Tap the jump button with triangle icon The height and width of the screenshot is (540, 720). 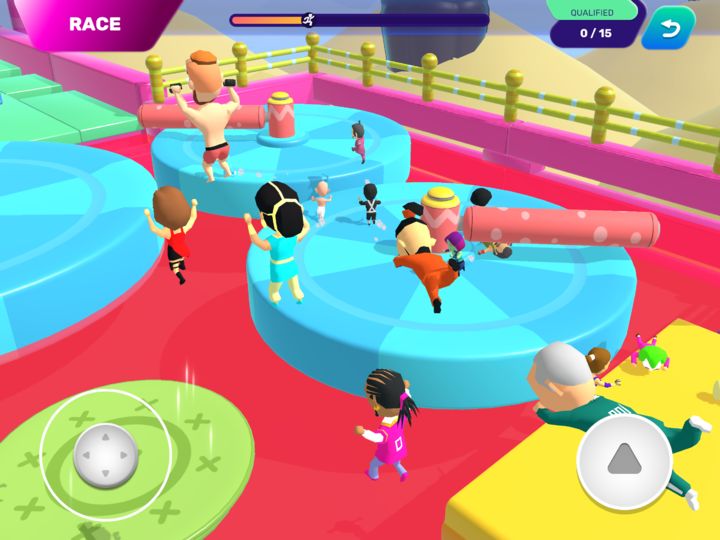(625, 461)
